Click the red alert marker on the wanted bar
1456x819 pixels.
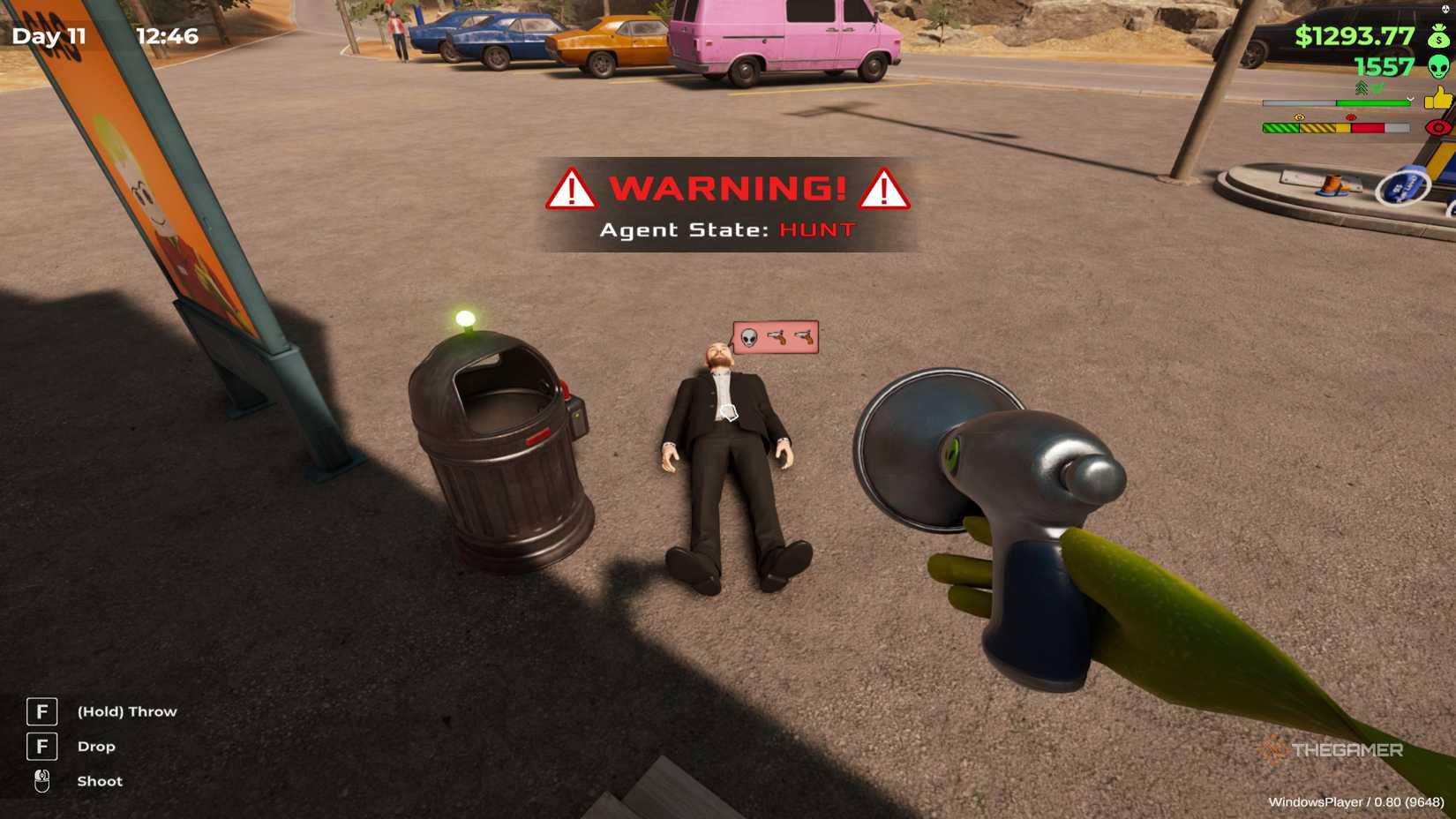(x=1350, y=116)
